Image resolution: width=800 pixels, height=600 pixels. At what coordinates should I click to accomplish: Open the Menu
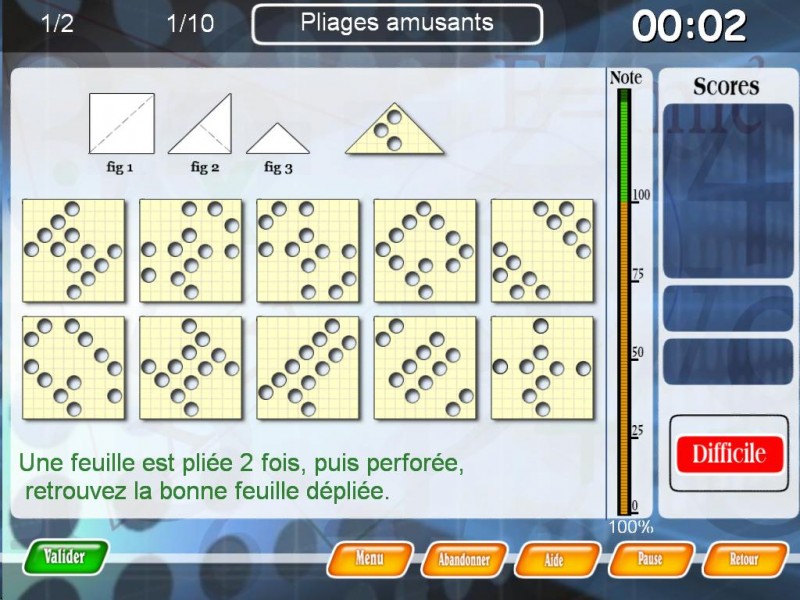(x=369, y=559)
